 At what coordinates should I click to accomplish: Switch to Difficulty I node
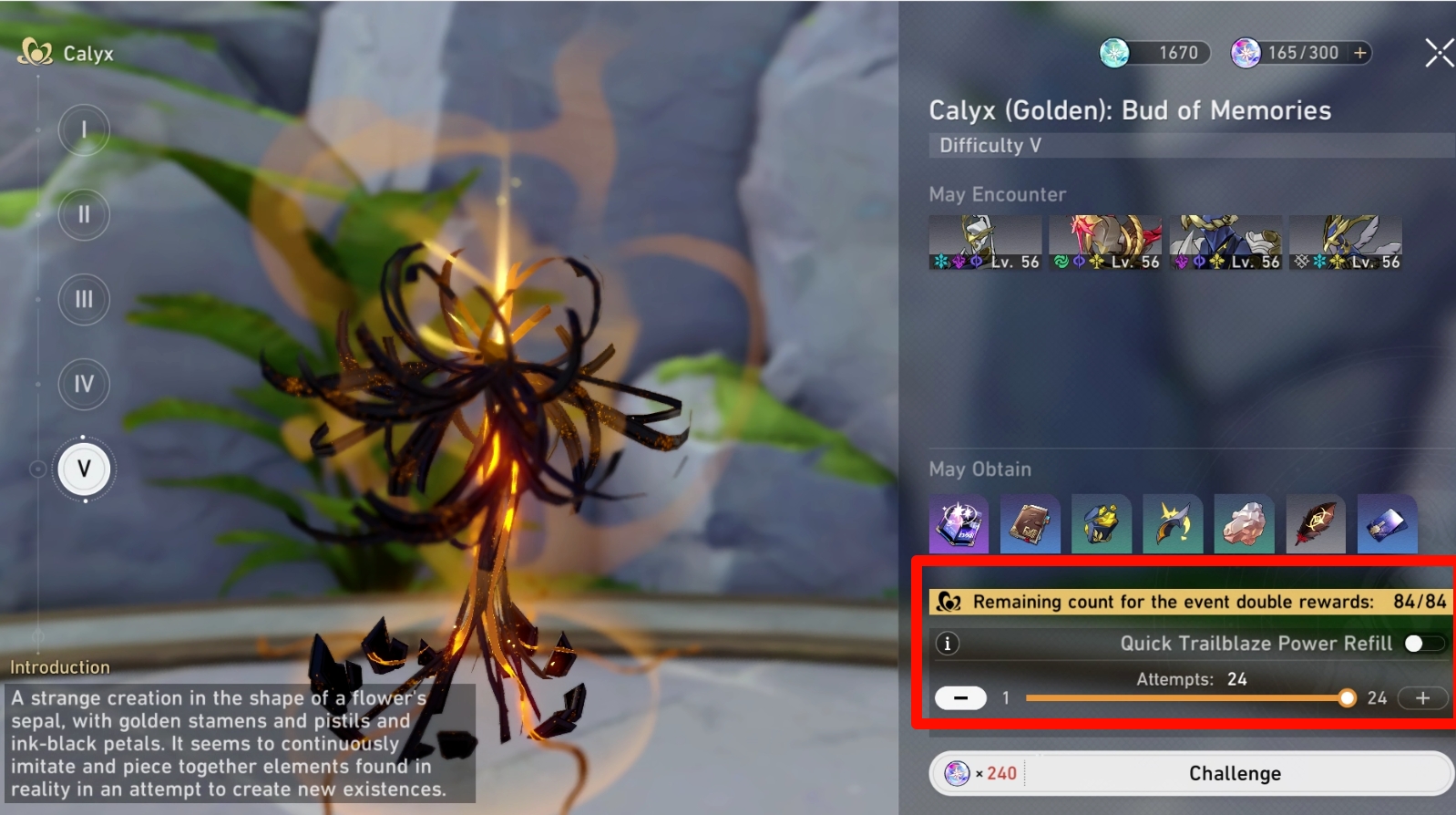[83, 130]
